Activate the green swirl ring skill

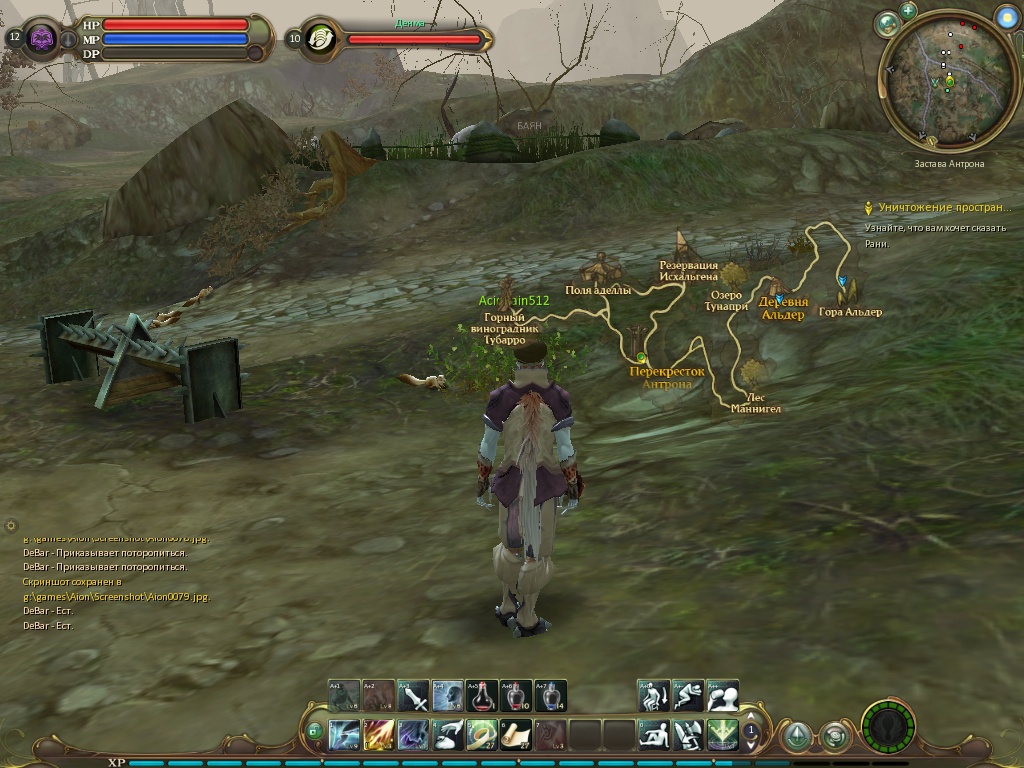pyautogui.click(x=482, y=735)
